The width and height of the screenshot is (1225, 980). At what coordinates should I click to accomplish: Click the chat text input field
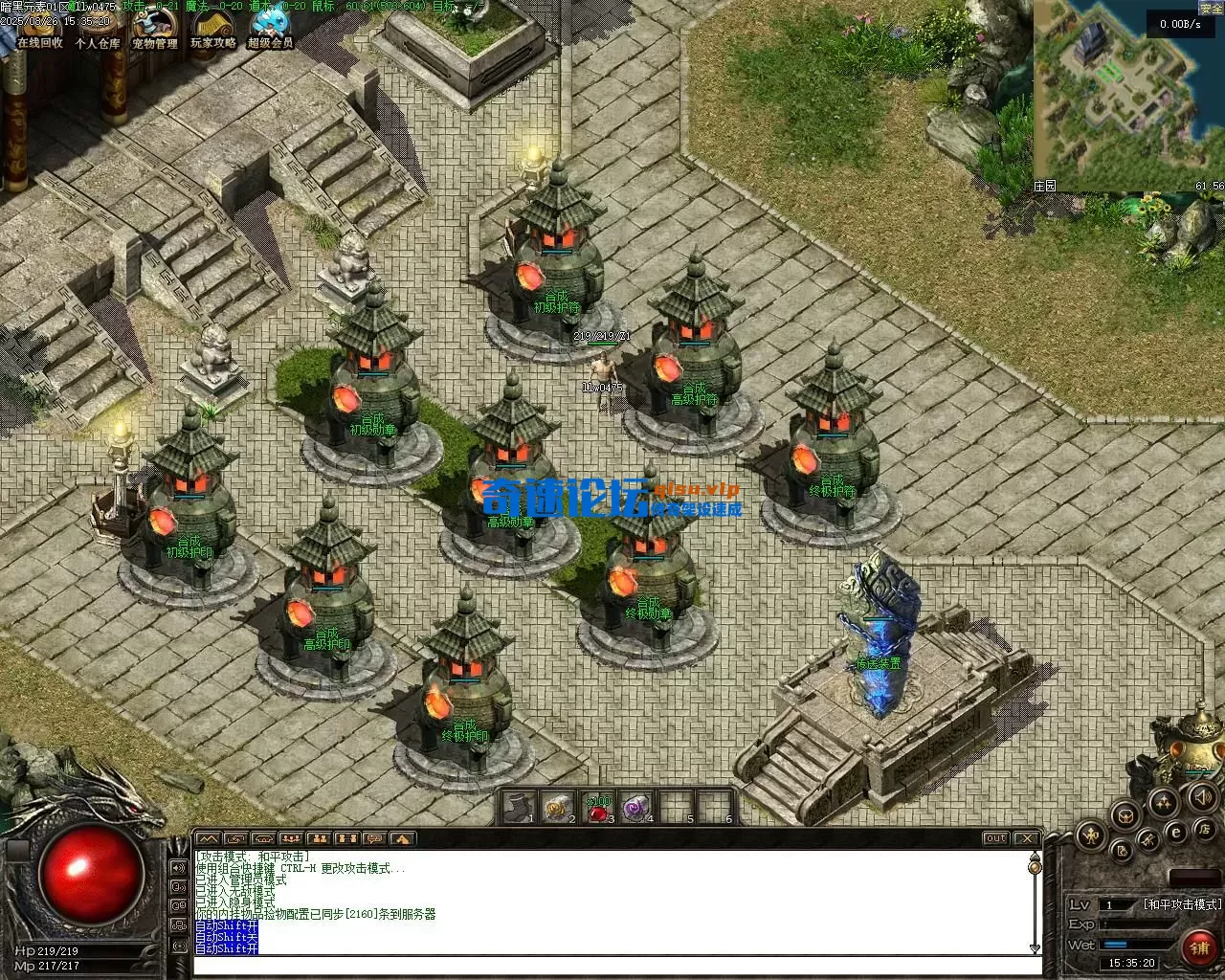point(612,966)
